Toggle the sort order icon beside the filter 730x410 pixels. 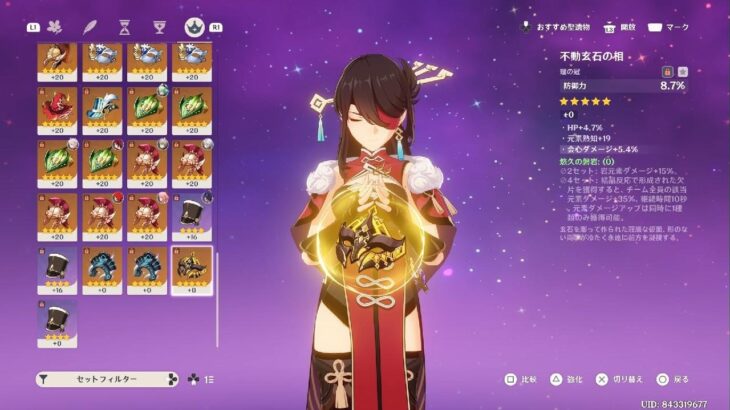tap(209, 380)
